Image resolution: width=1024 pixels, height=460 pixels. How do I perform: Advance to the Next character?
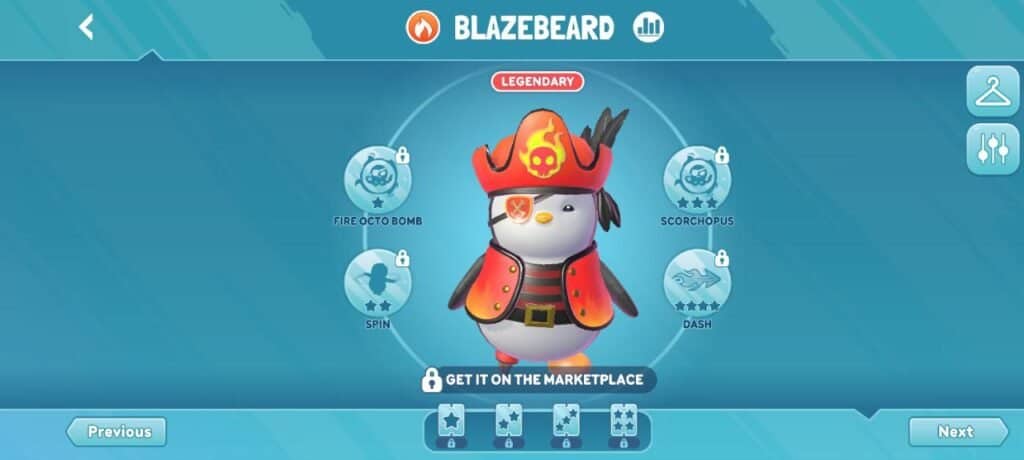coord(957,432)
